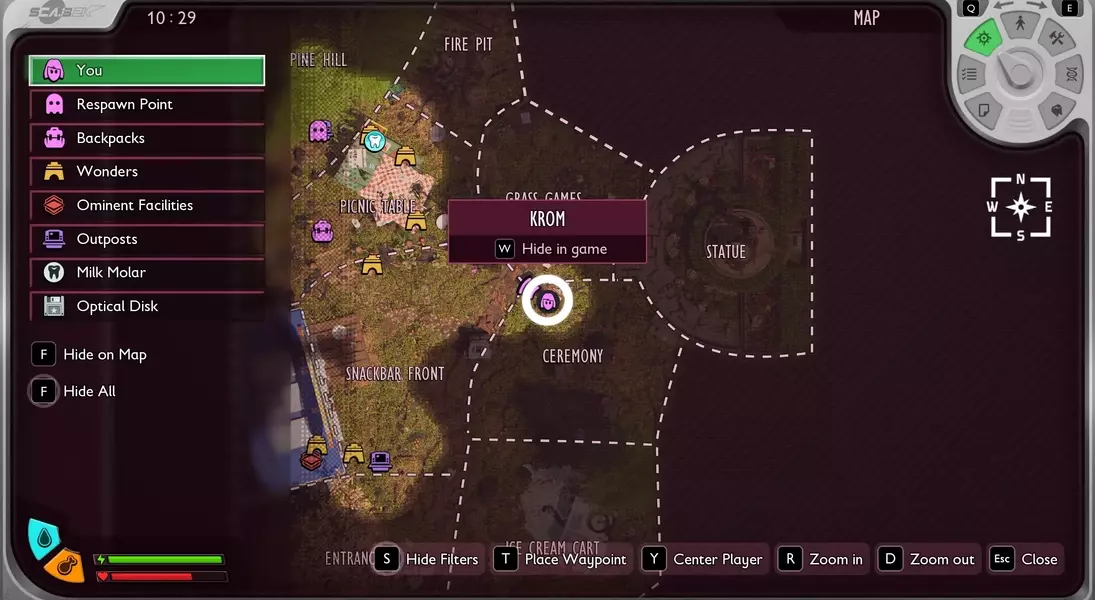Switch to the checklist quests tab

(x=968, y=74)
